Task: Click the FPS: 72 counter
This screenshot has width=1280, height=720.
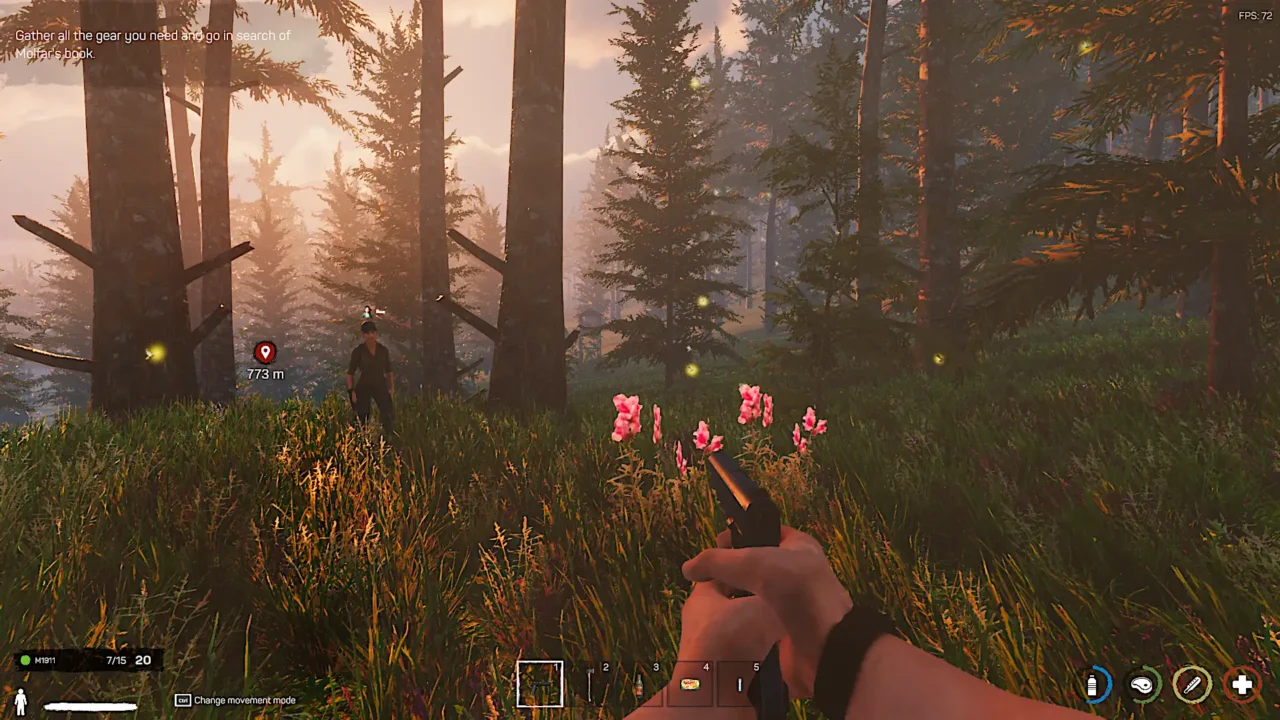Action: coord(1253,14)
